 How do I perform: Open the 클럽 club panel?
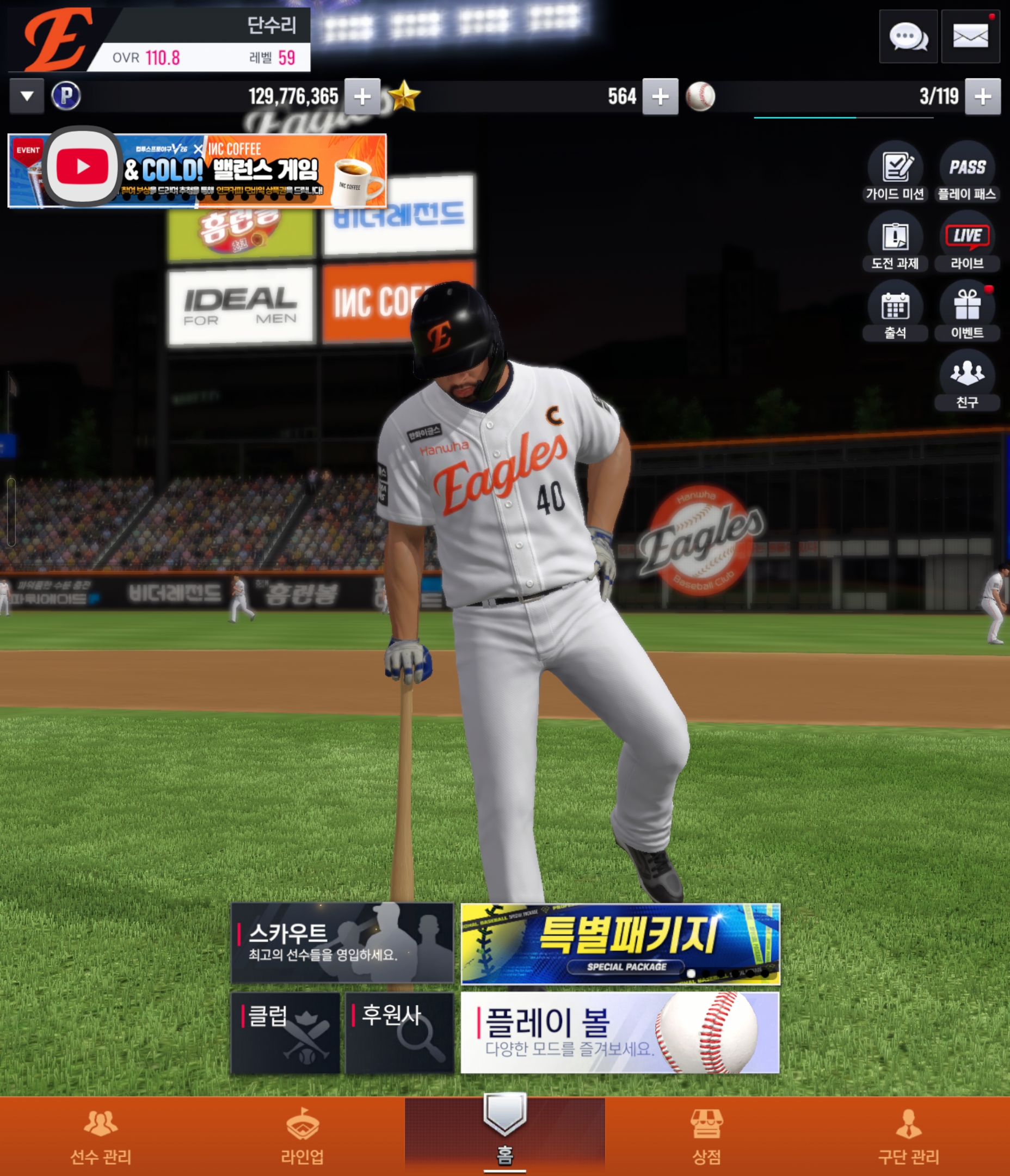(x=285, y=1032)
